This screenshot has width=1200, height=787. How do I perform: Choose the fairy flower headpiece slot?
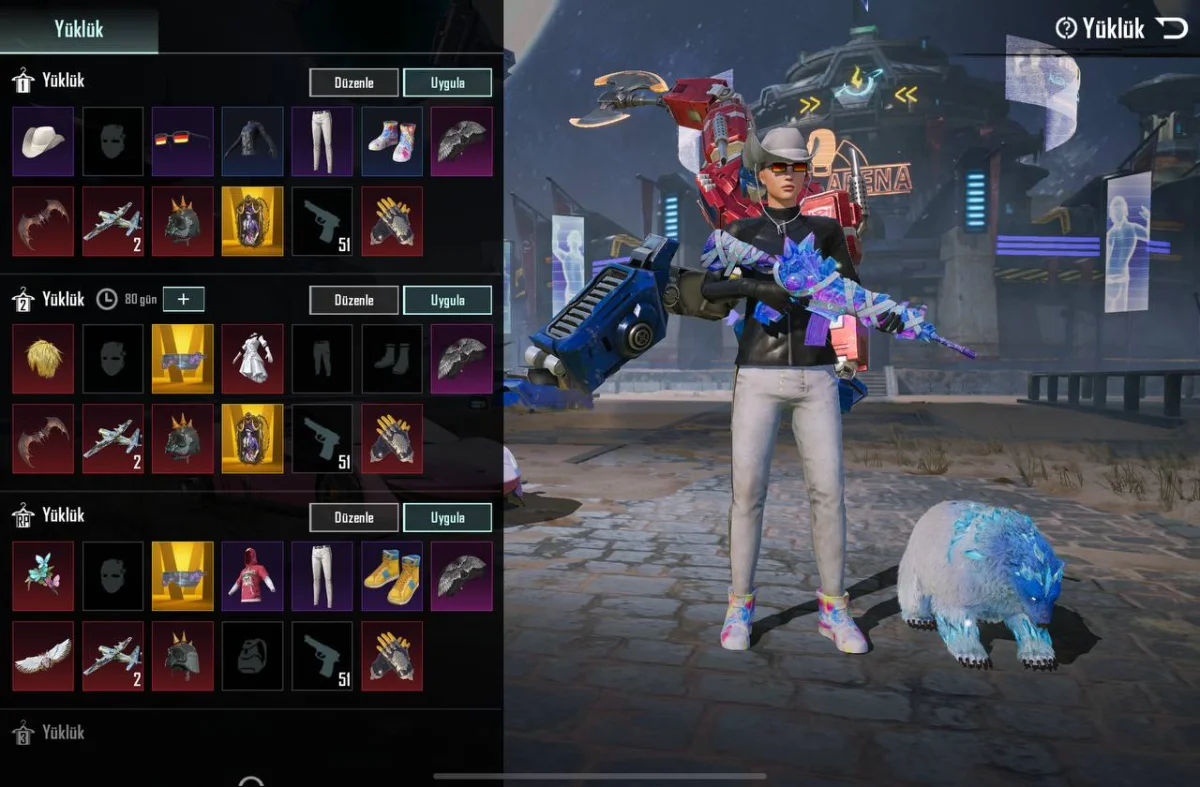click(x=43, y=576)
